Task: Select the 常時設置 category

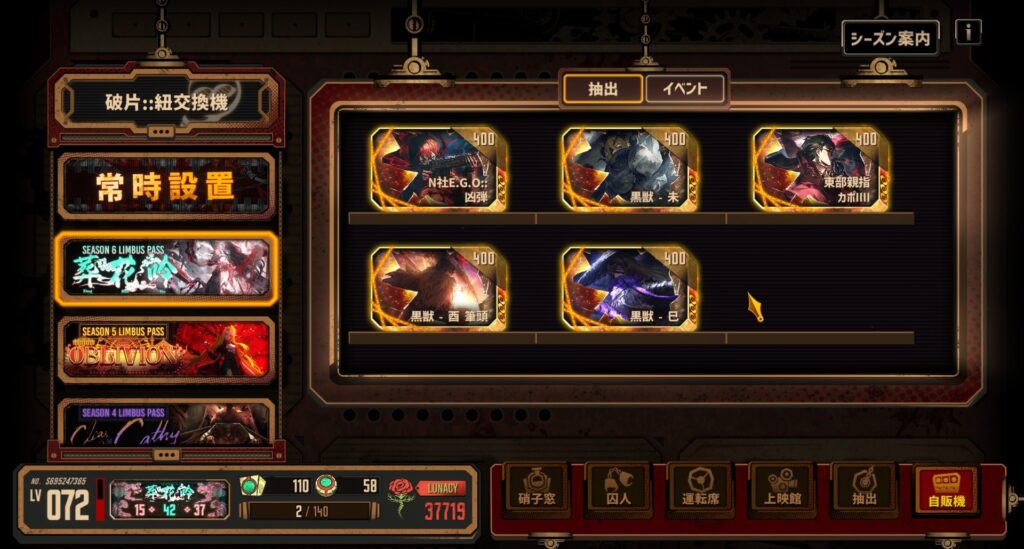Action: coord(166,185)
